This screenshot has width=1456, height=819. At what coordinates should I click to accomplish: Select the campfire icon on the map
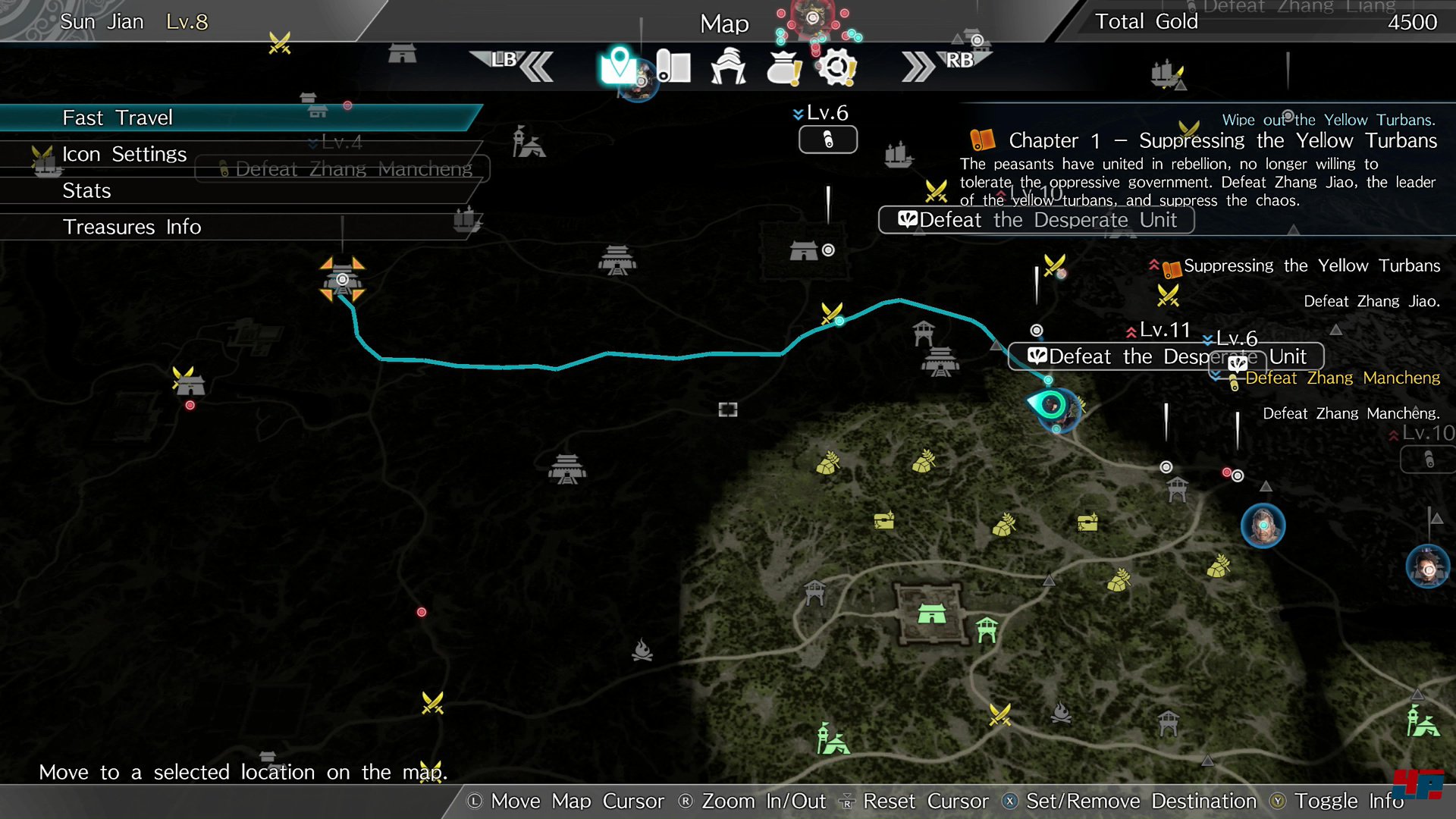tap(642, 651)
